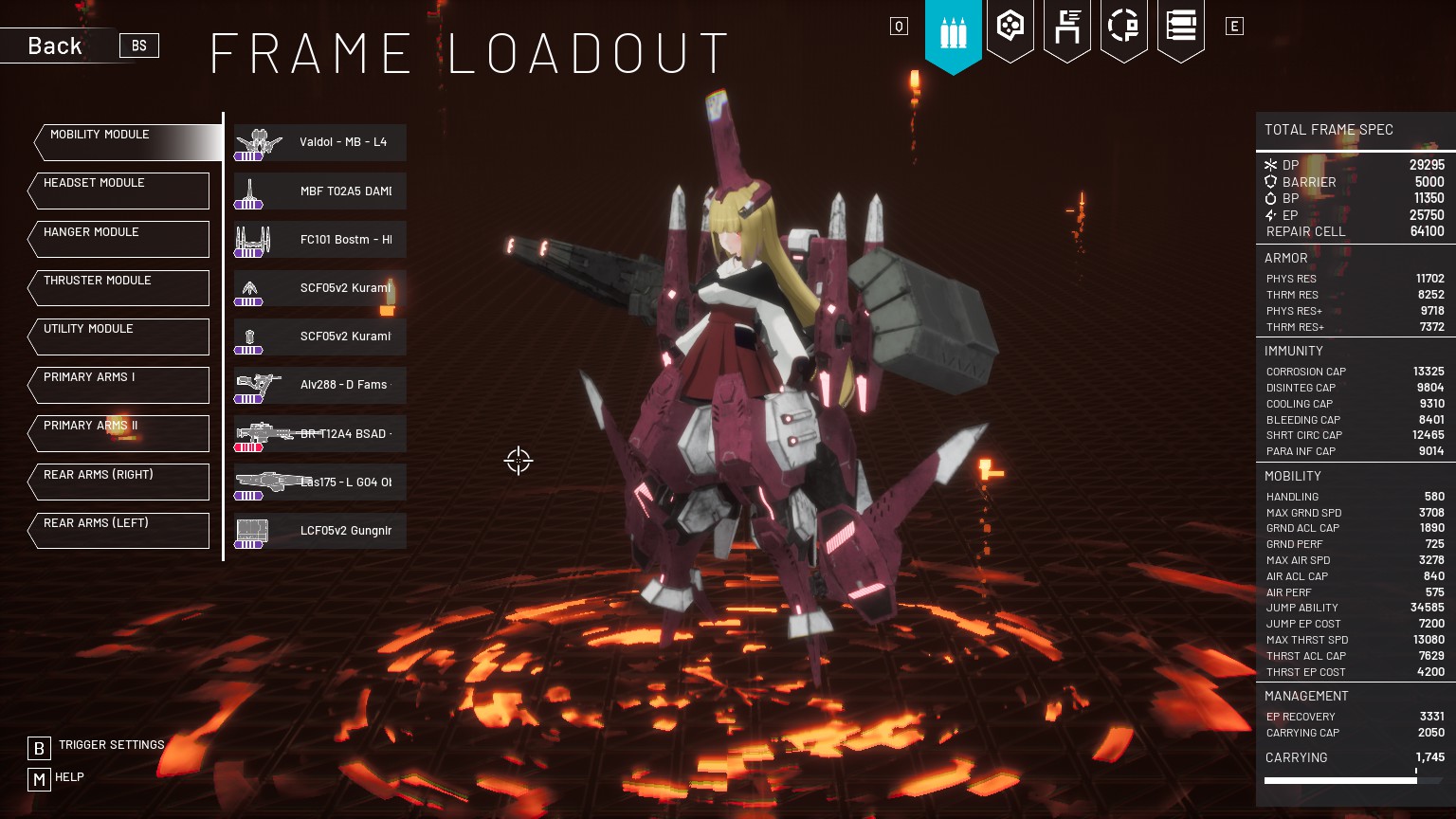Image resolution: width=1456 pixels, height=819 pixels.
Task: Select the Mobility Module category
Action: click(126, 142)
